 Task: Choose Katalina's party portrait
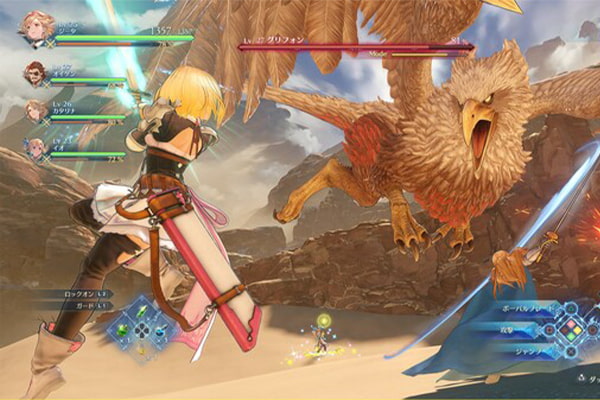pyautogui.click(x=35, y=110)
